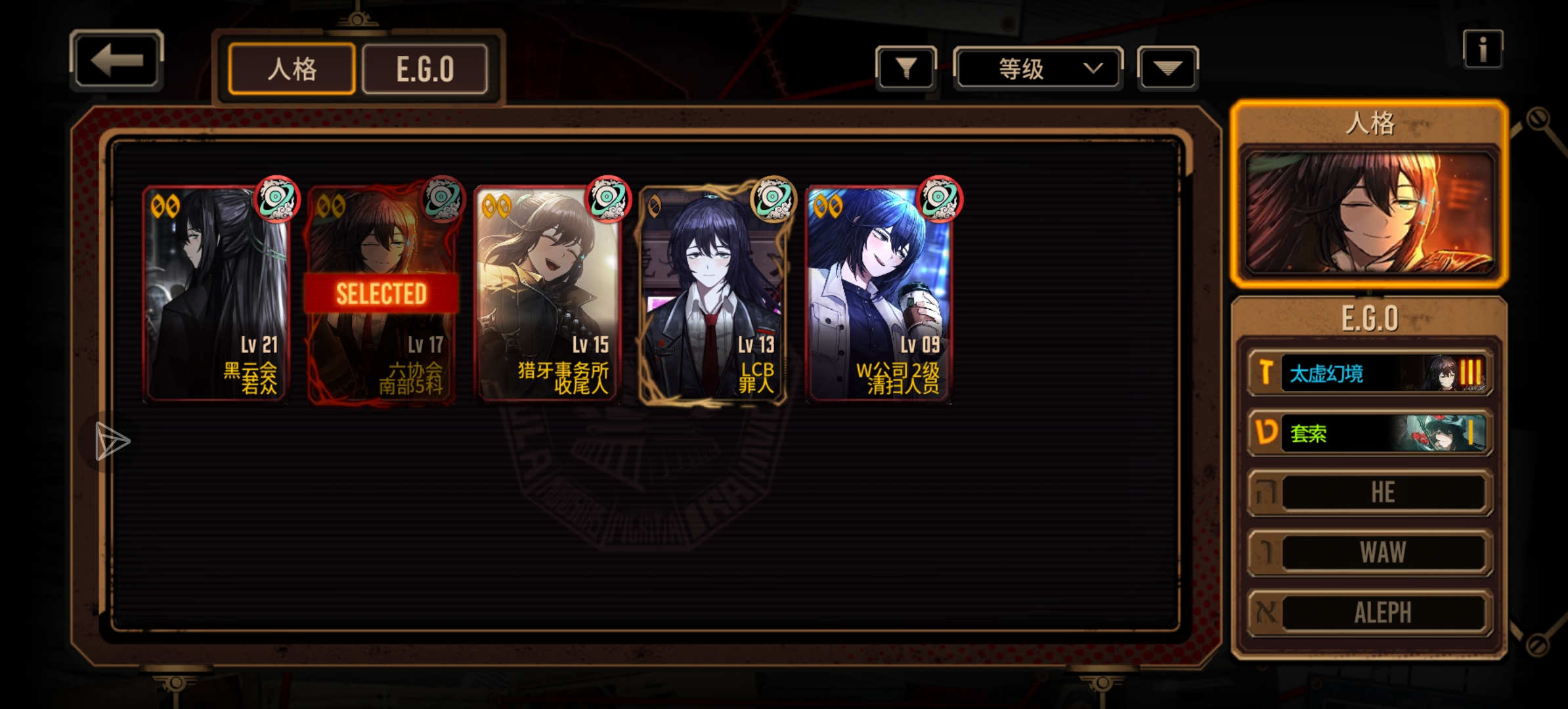The height and width of the screenshot is (709, 1568).
Task: Switch to the E.G.O tab
Action: point(425,69)
